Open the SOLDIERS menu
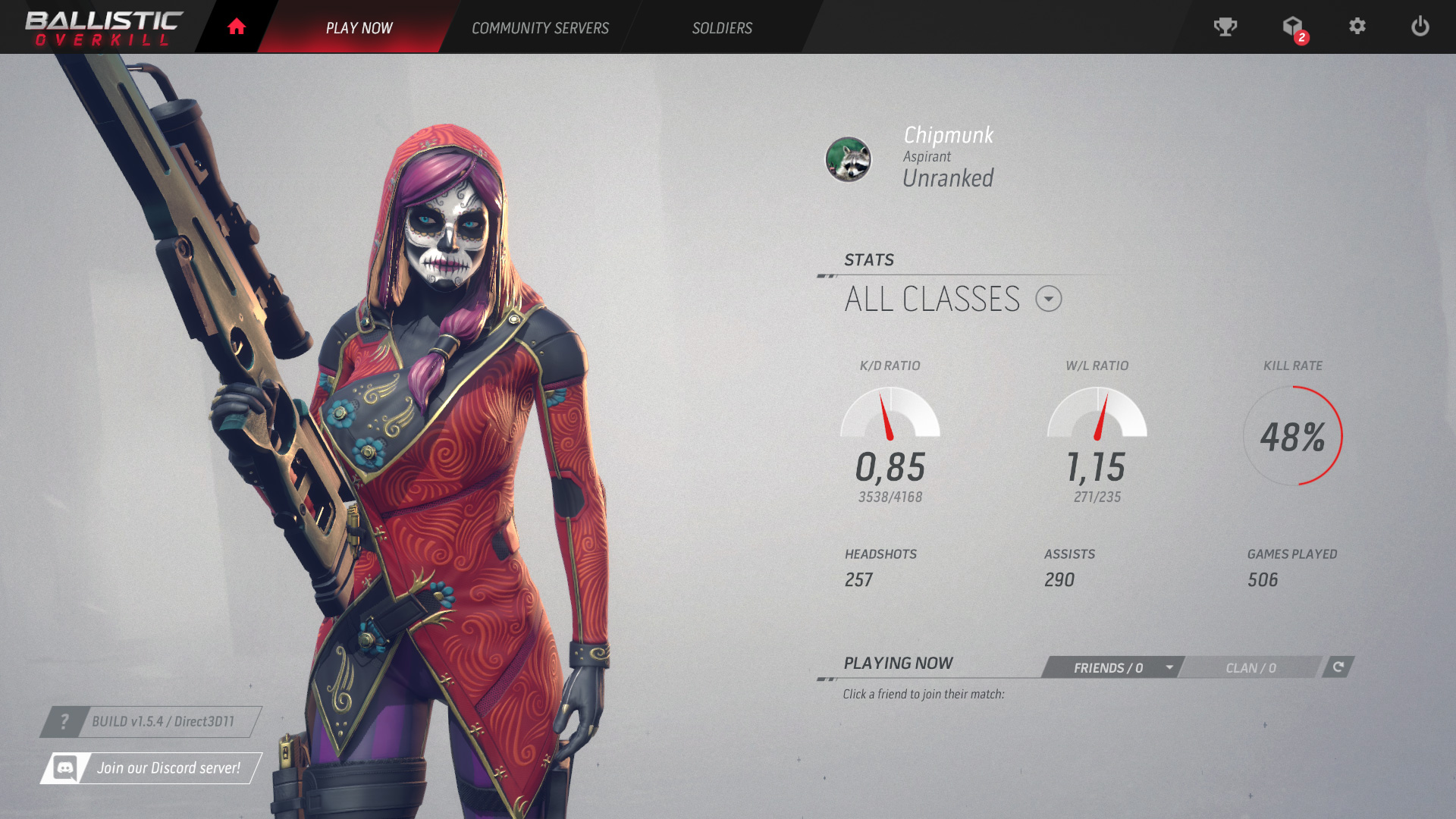Image resolution: width=1456 pixels, height=819 pixels. tap(722, 27)
